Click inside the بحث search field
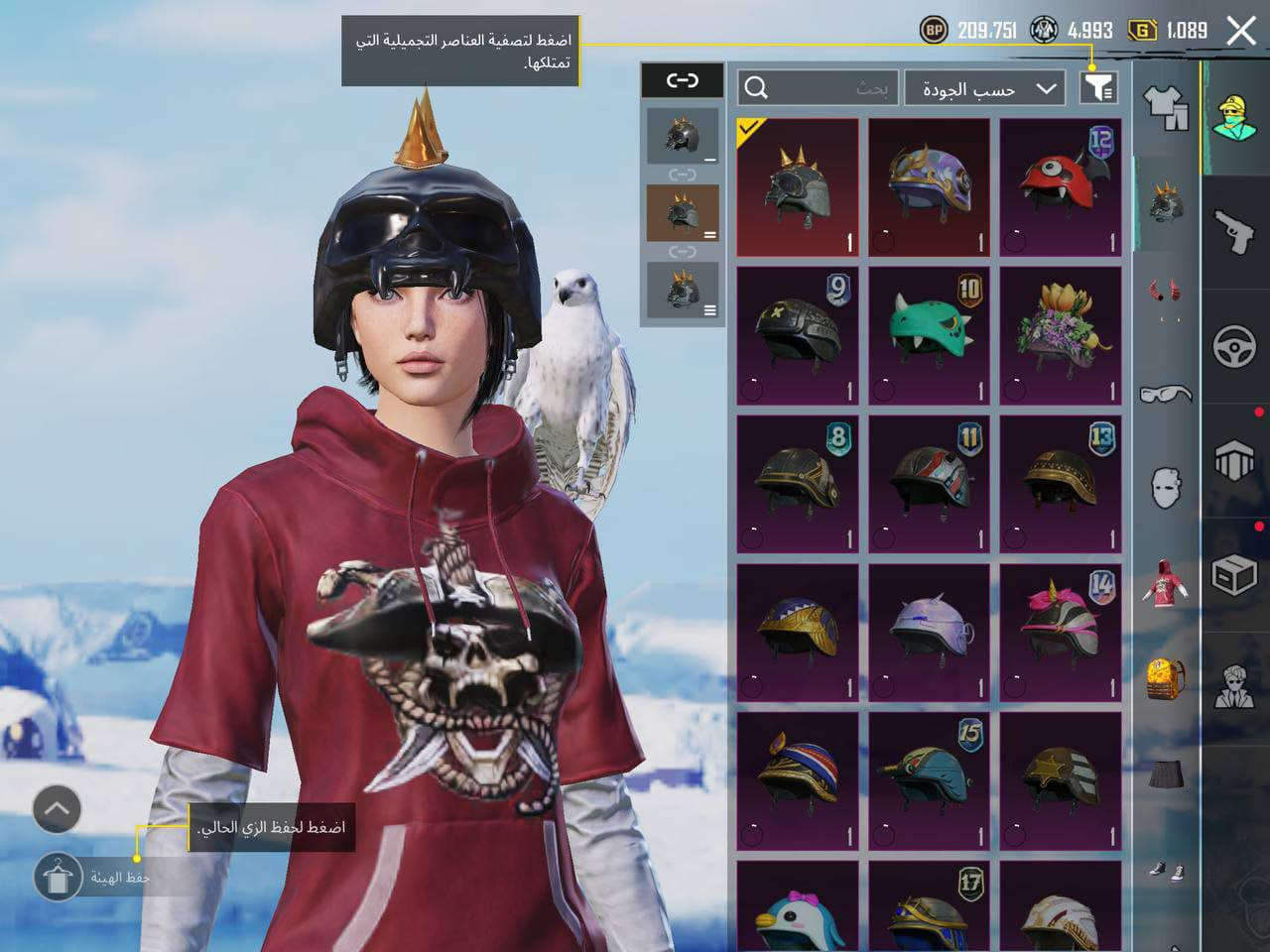The height and width of the screenshot is (952, 1270). 843,88
